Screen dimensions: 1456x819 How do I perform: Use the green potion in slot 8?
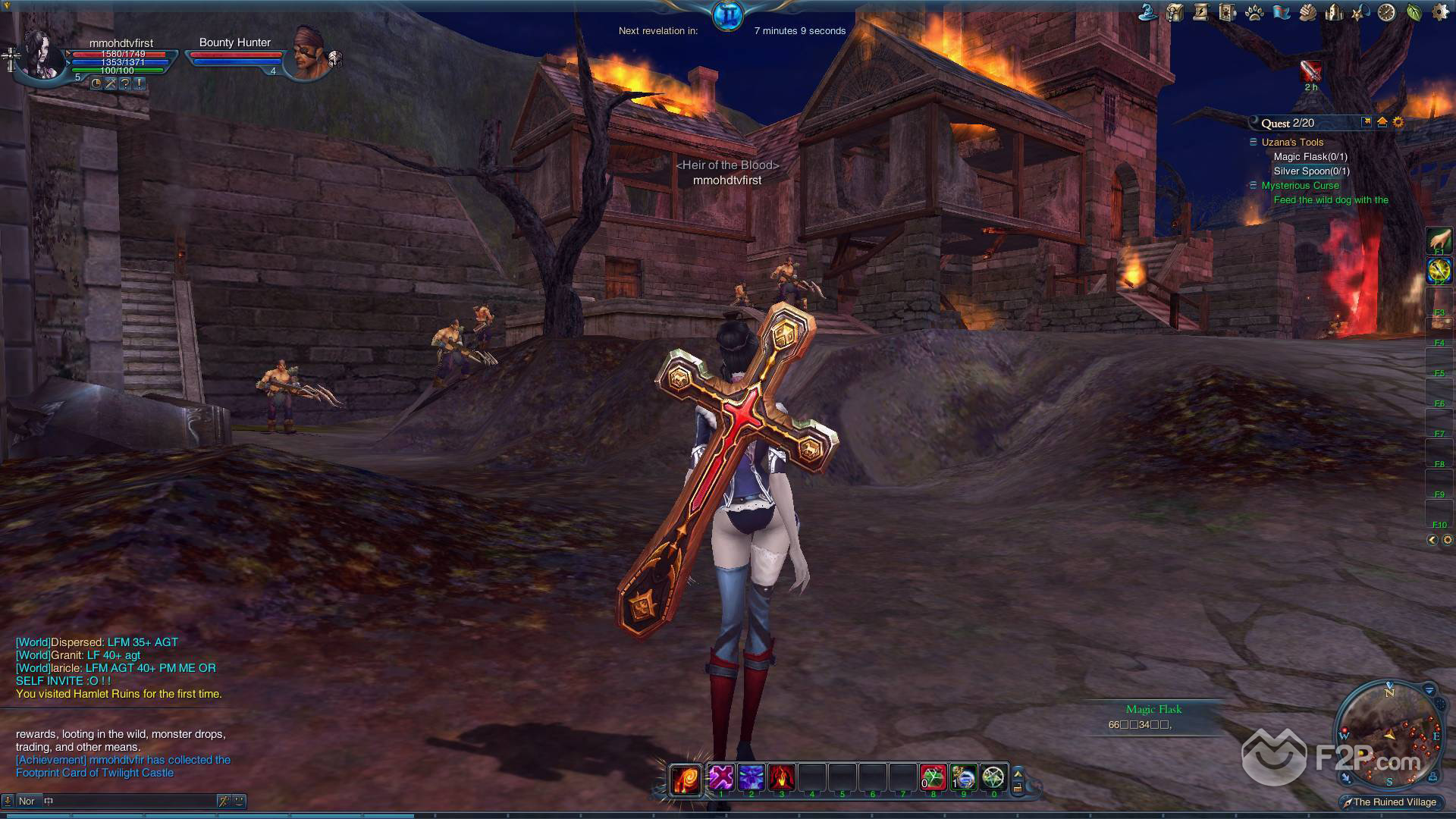click(934, 777)
